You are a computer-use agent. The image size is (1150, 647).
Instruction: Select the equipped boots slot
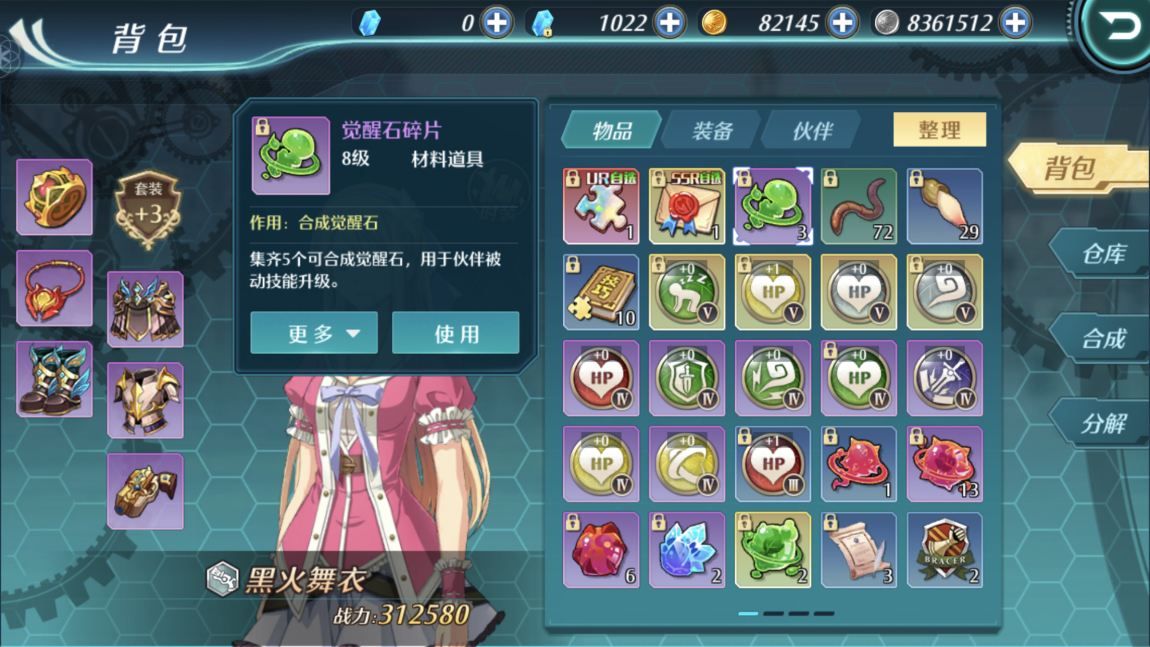[x=54, y=379]
